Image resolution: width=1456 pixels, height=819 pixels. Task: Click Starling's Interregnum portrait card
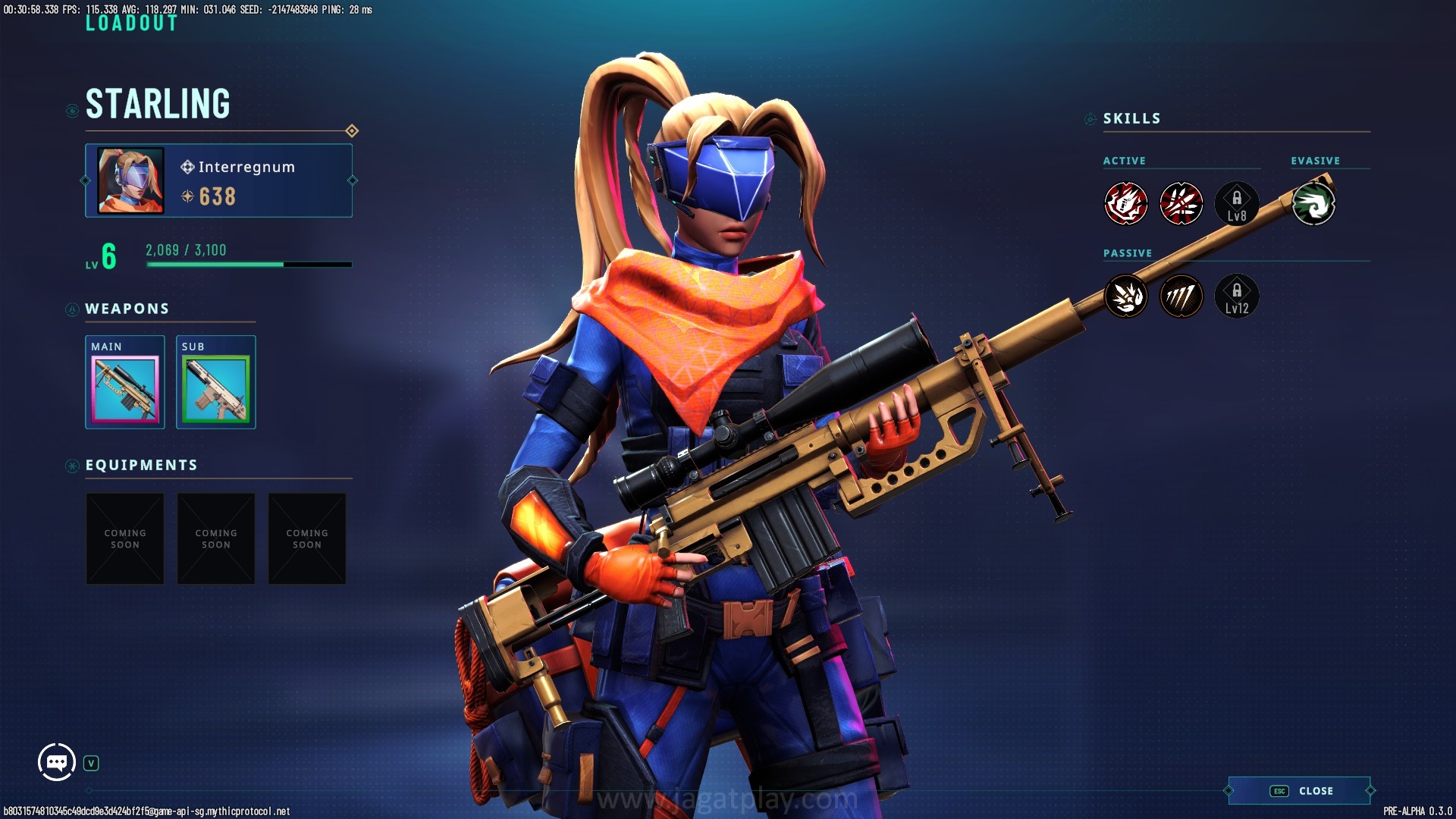[x=218, y=180]
